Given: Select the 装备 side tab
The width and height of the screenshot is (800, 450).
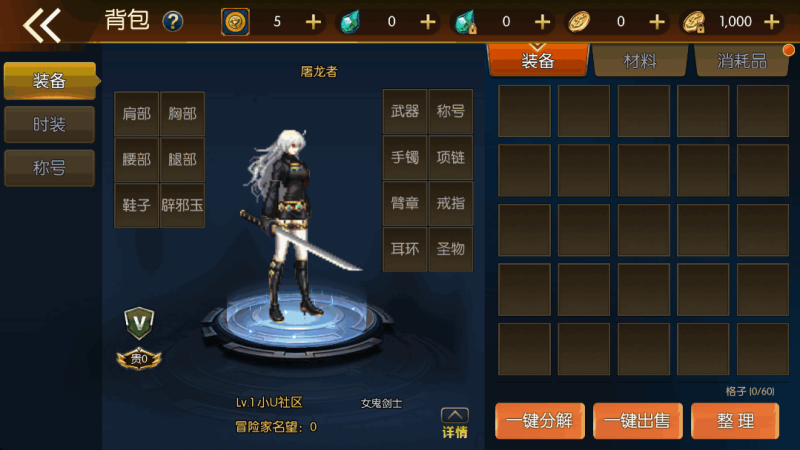Looking at the screenshot, I should tap(49, 80).
